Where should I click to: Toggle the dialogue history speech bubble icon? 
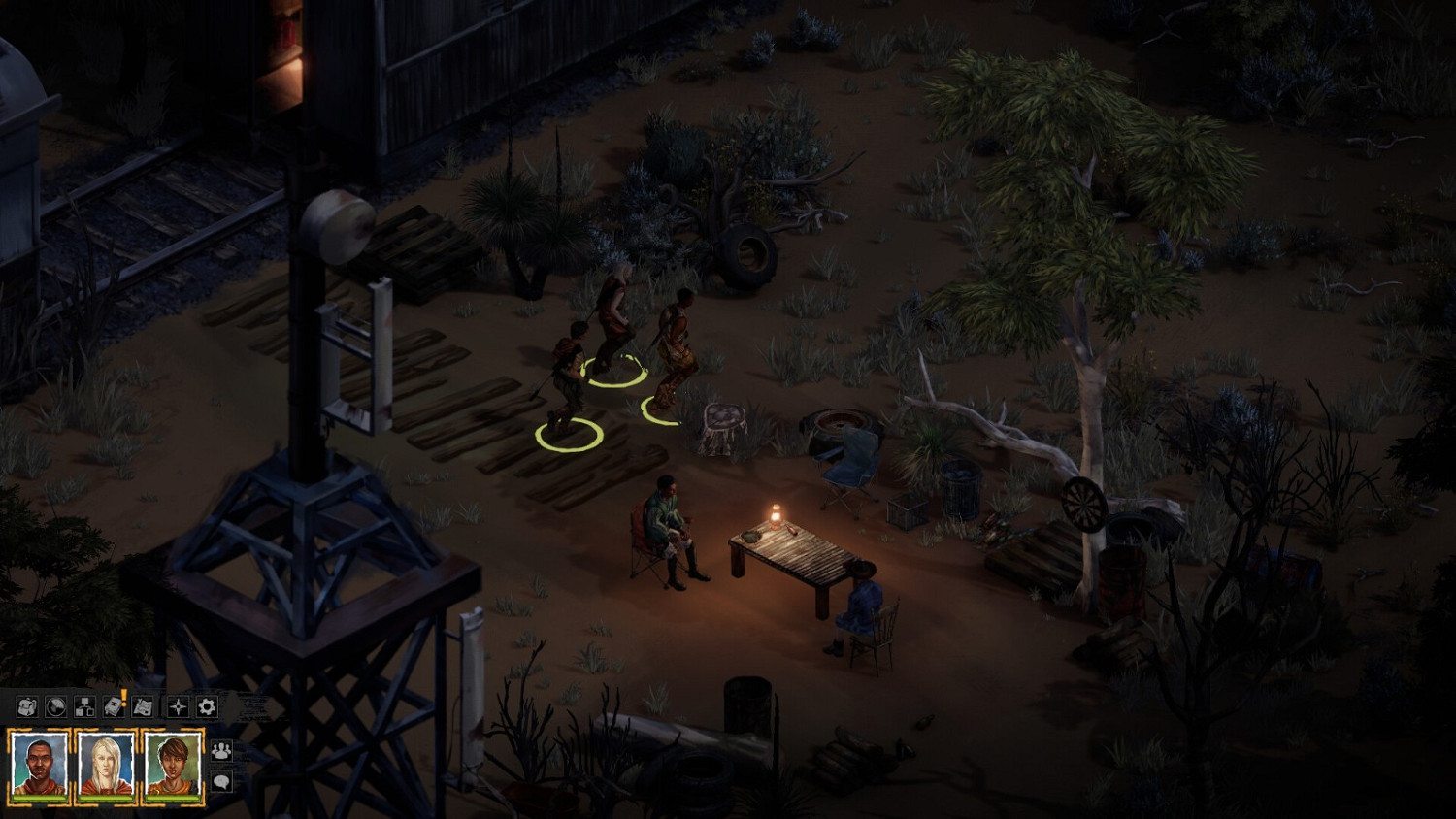coord(221,782)
